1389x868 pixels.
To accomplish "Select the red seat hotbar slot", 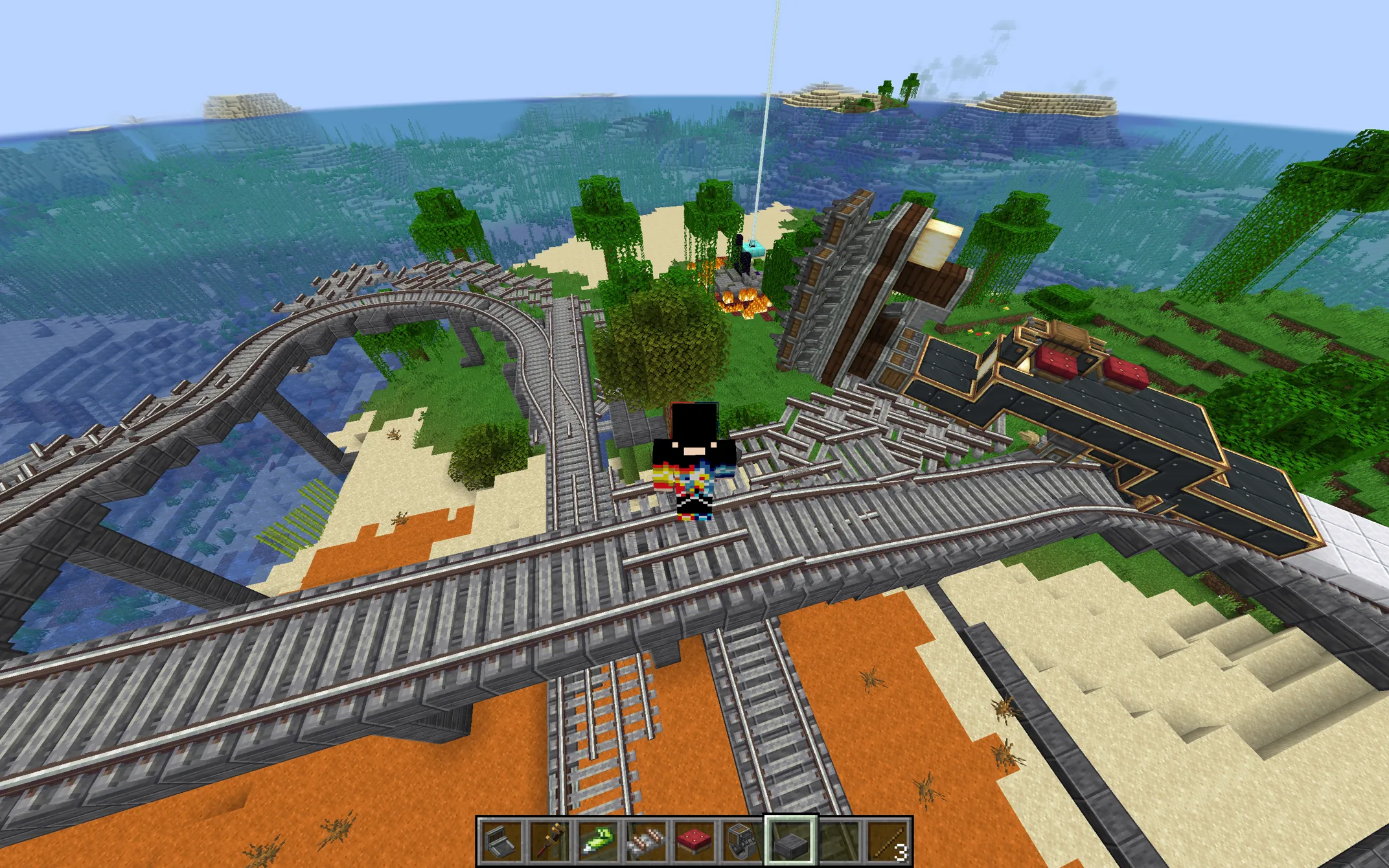I will pyautogui.click(x=693, y=841).
